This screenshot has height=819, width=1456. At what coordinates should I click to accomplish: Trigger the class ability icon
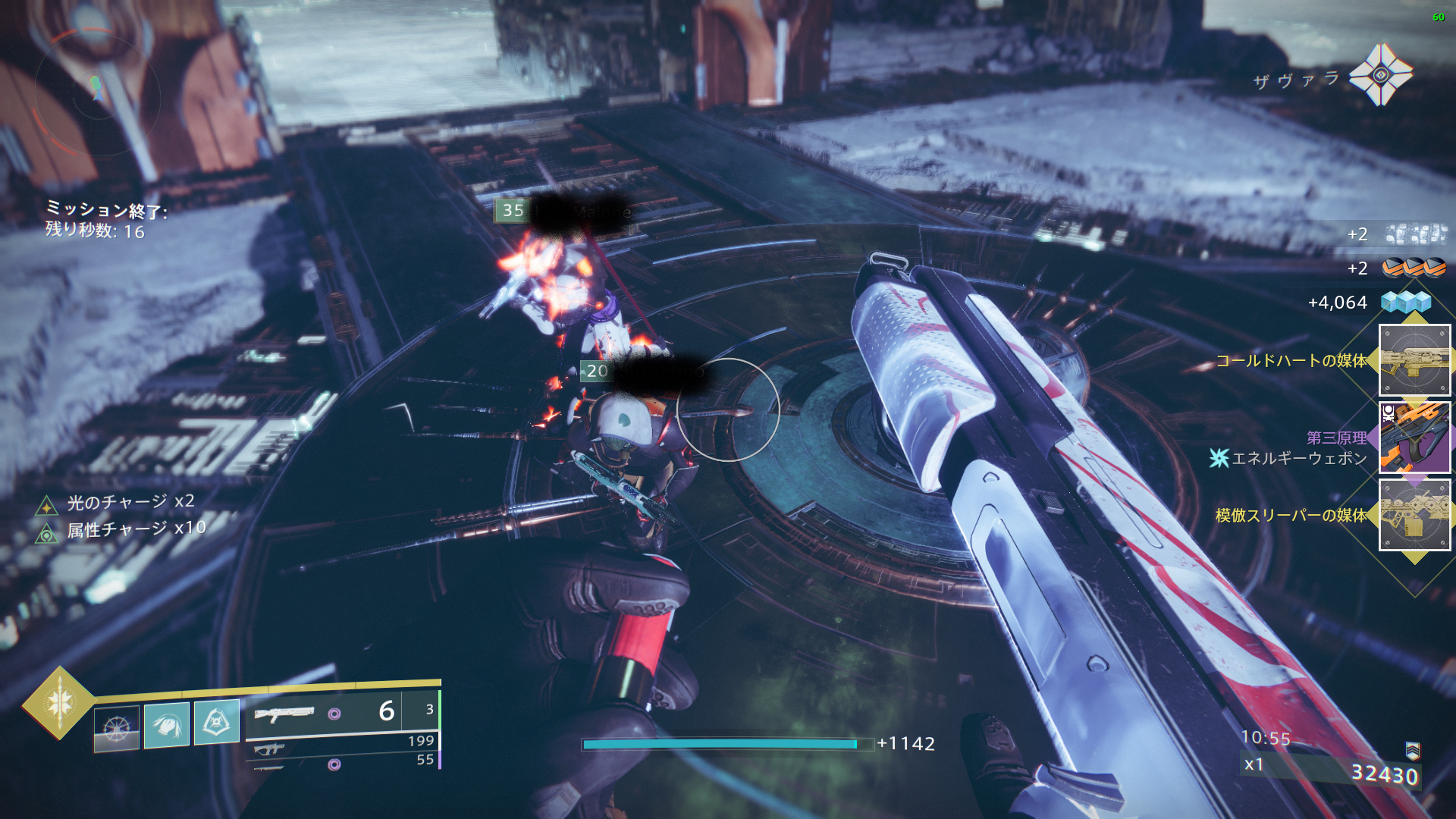217,722
